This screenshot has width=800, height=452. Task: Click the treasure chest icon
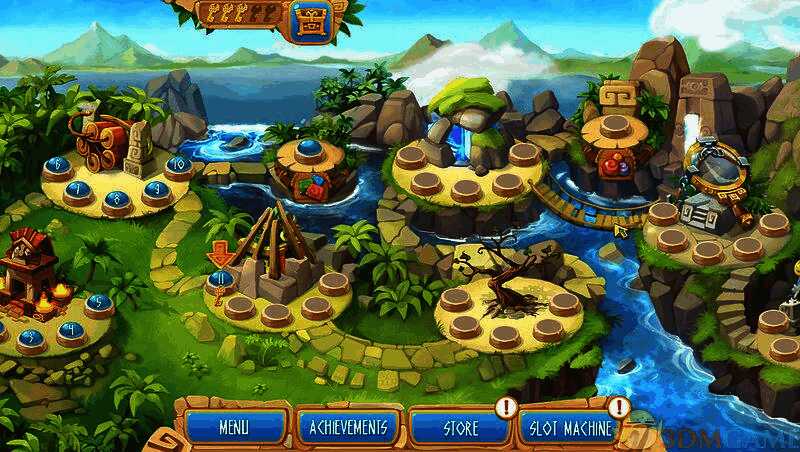pyautogui.click(x=311, y=19)
